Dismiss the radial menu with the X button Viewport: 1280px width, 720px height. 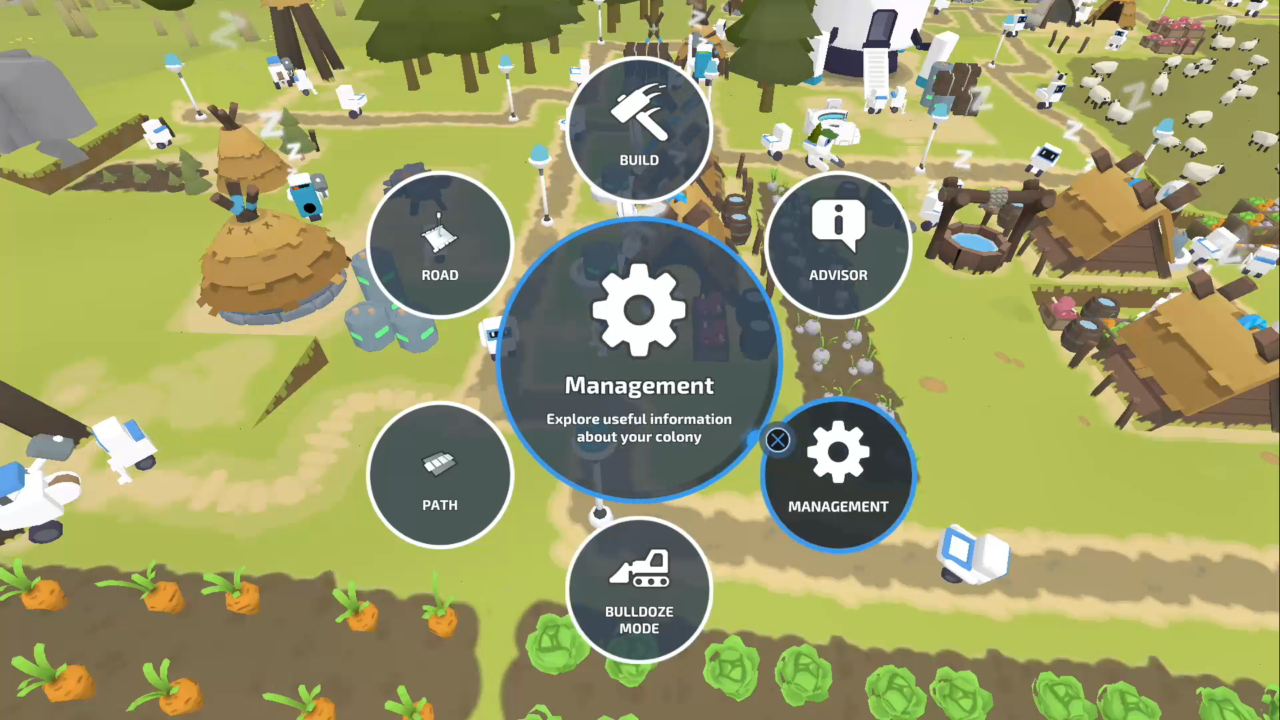[777, 440]
